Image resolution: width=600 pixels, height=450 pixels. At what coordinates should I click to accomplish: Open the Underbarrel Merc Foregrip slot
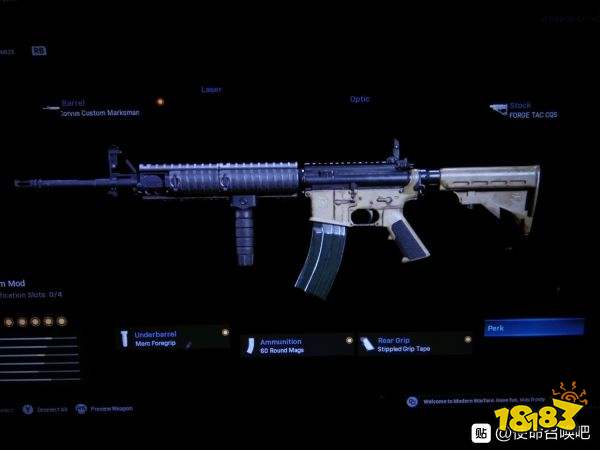click(172, 338)
